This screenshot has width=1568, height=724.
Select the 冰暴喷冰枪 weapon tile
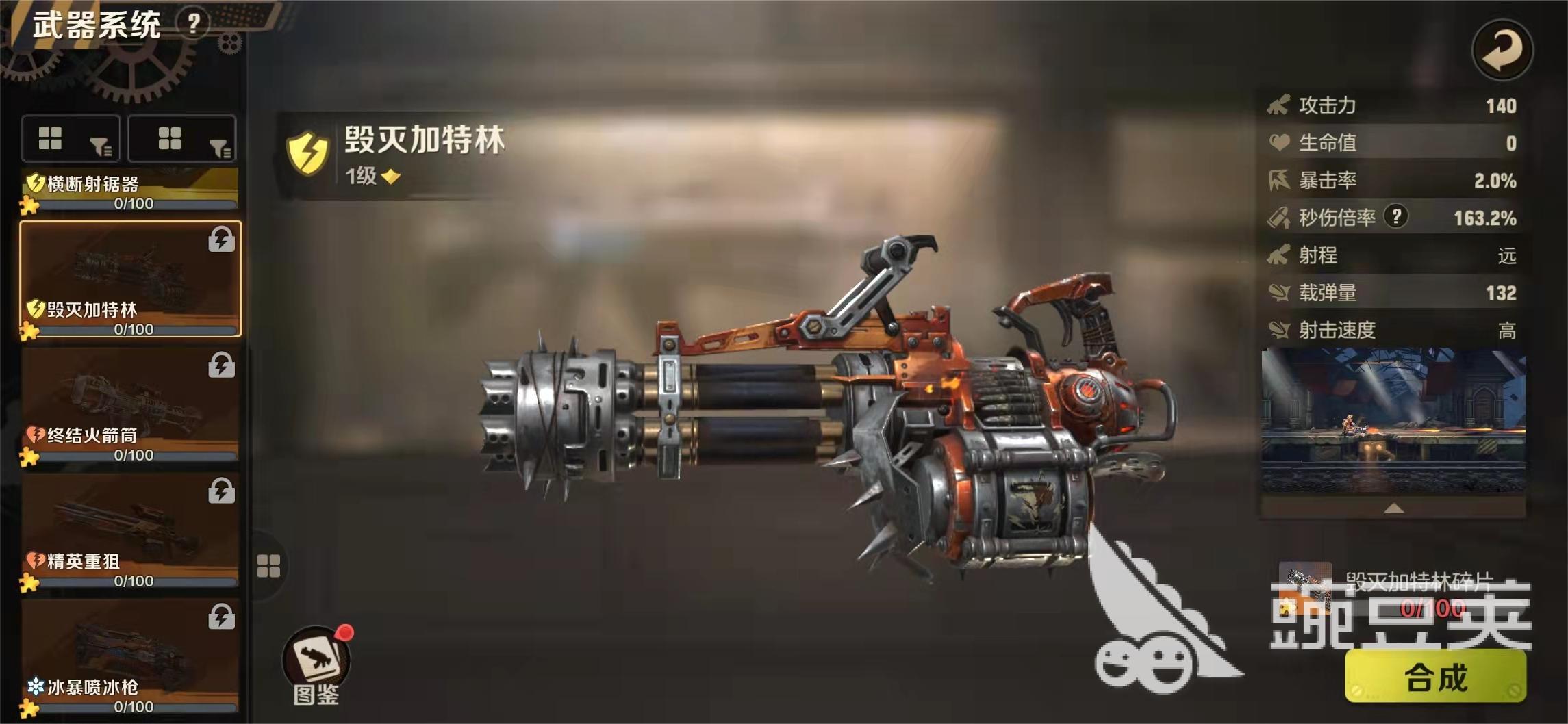click(x=130, y=656)
